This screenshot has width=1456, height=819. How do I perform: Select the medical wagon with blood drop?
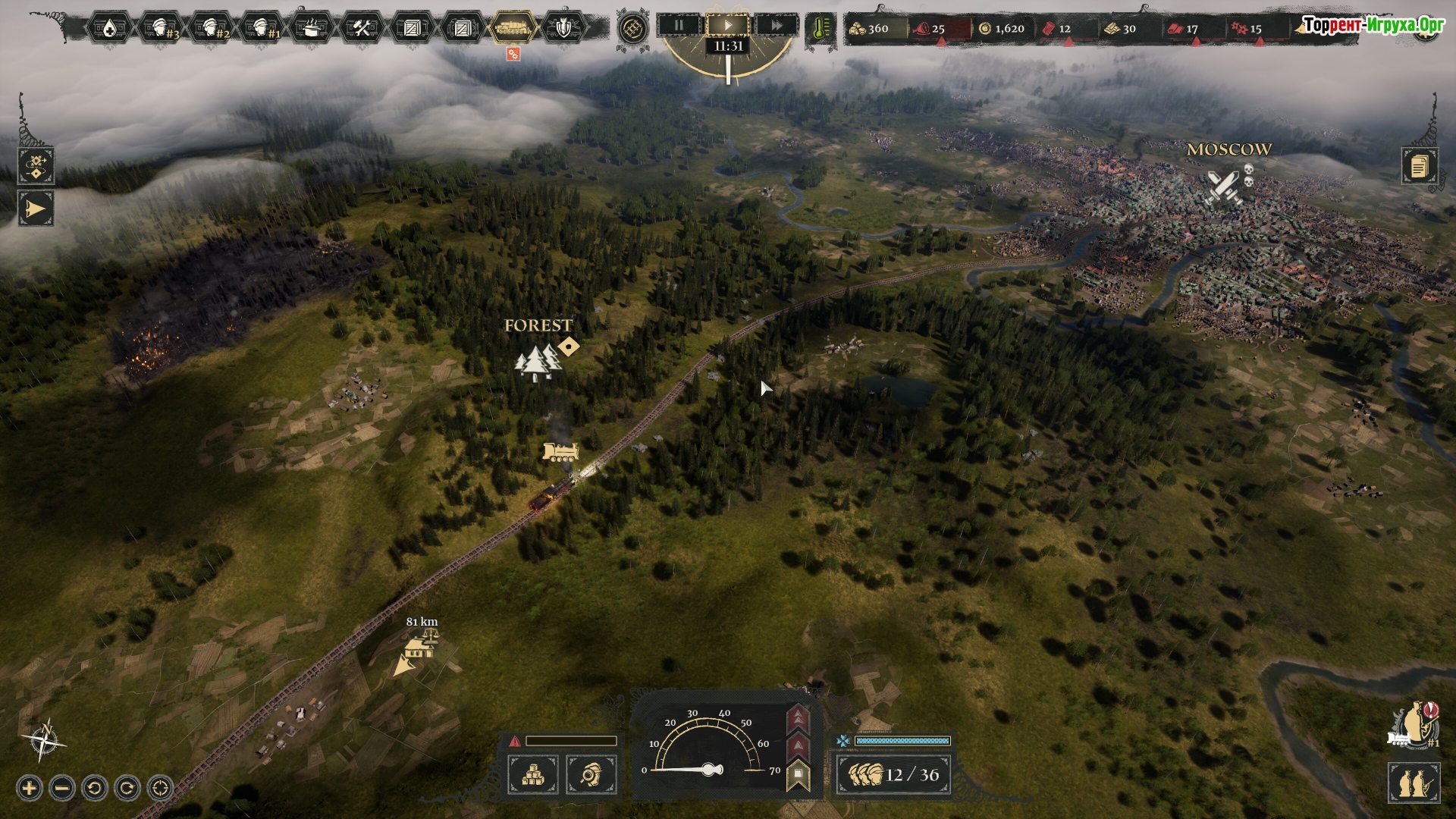coord(110,29)
